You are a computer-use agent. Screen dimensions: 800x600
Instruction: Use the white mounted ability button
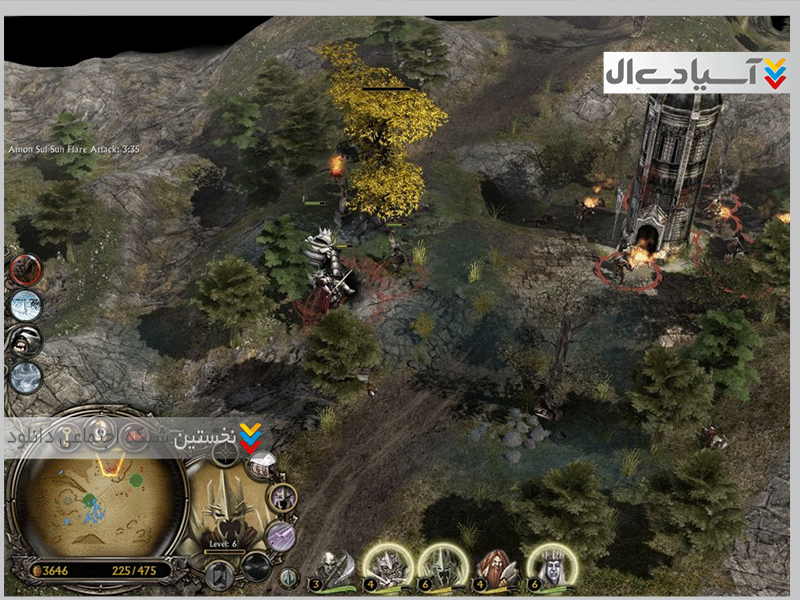[x=263, y=465]
